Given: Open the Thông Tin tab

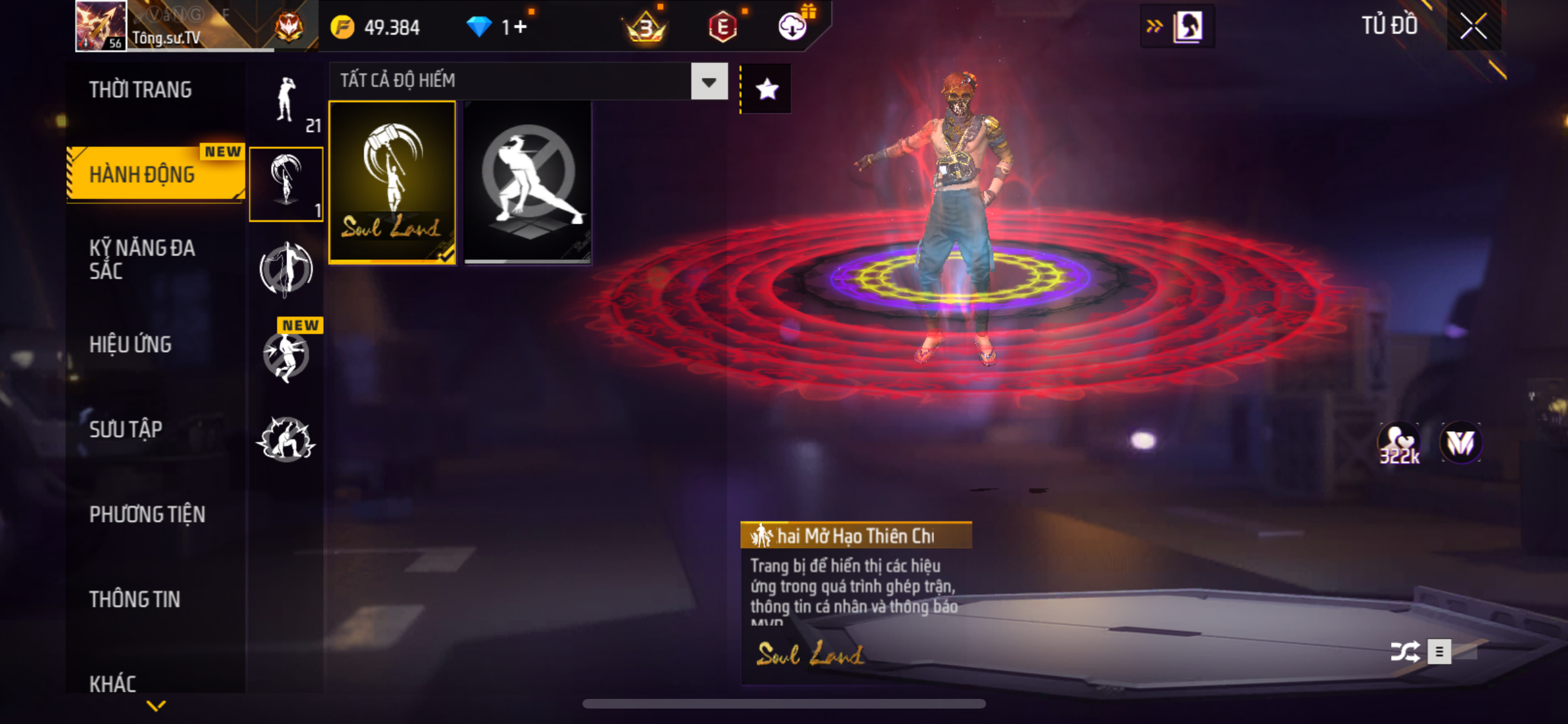Looking at the screenshot, I should point(135,599).
